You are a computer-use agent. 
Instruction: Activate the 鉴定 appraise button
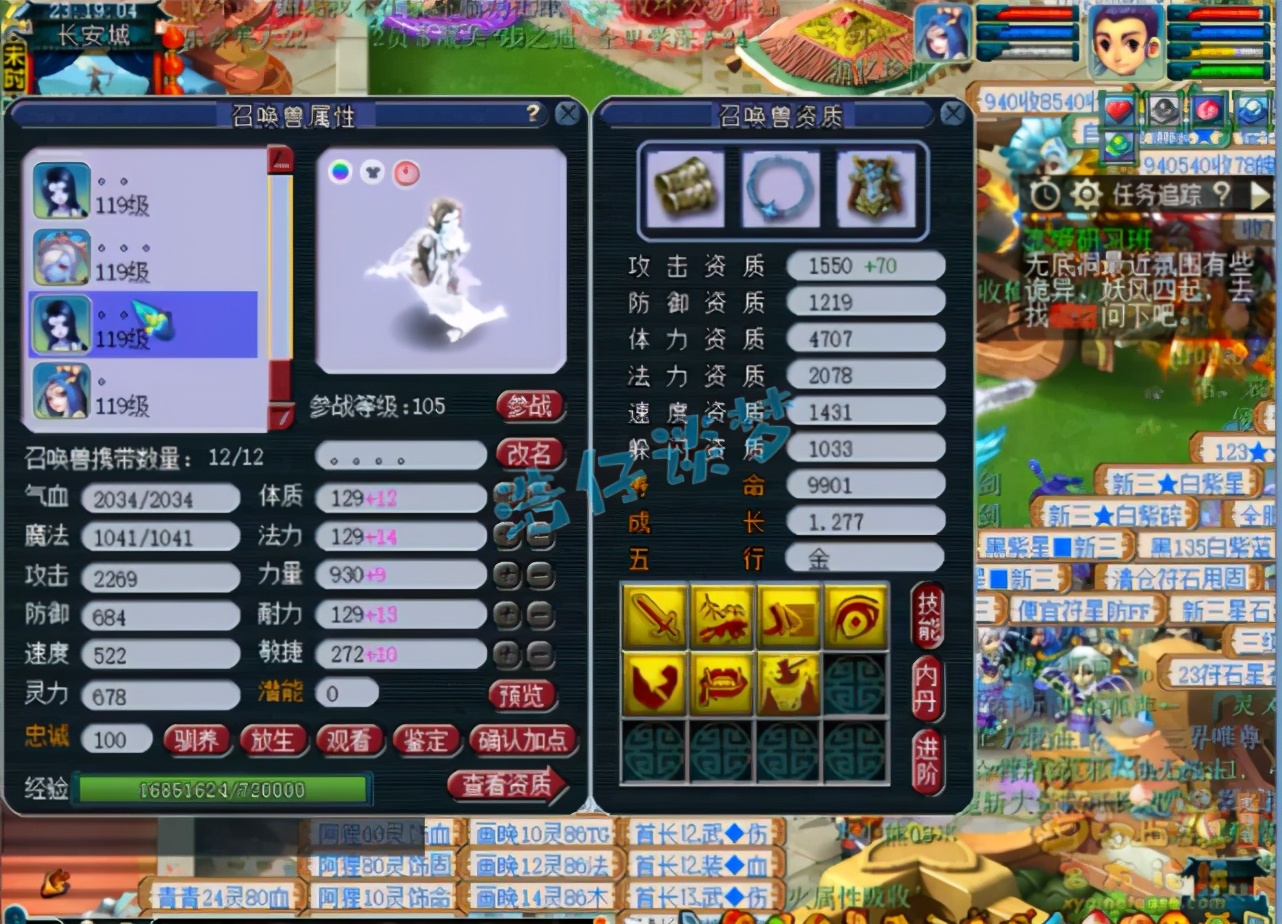425,740
